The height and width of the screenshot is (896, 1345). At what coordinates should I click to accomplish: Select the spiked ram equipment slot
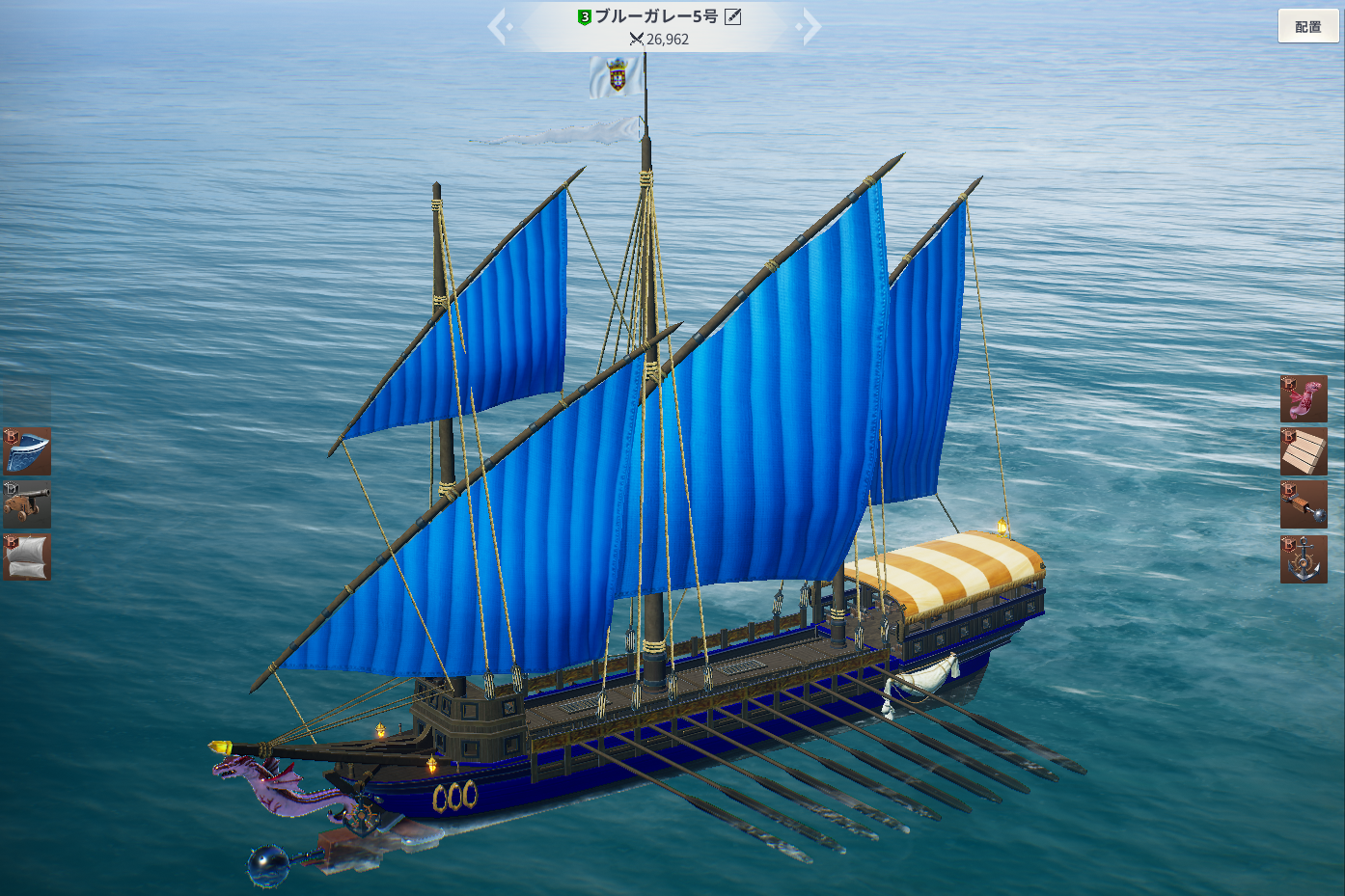click(1304, 504)
